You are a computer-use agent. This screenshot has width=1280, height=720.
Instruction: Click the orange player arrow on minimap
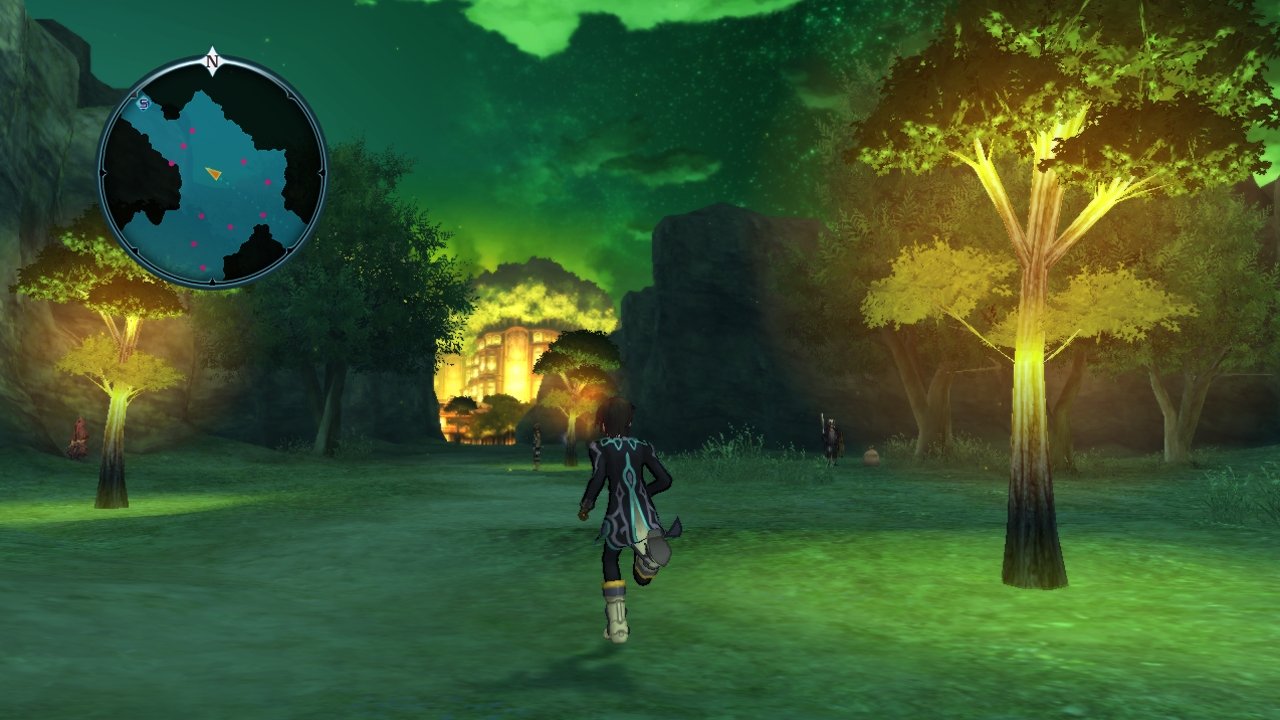214,173
